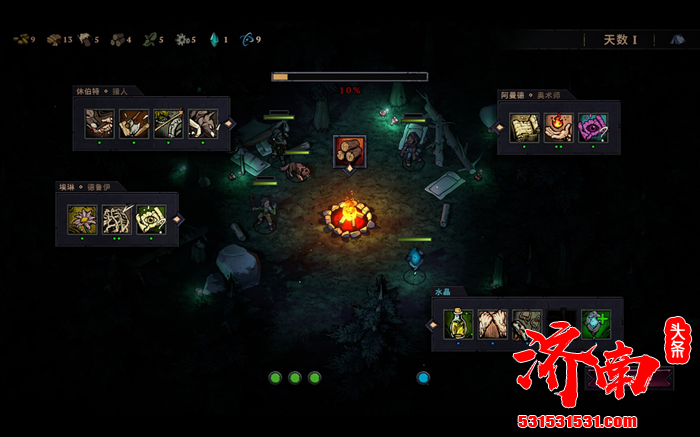Choose the arcanist's map scroll skill
This screenshot has width=700, height=437.
click(525, 128)
